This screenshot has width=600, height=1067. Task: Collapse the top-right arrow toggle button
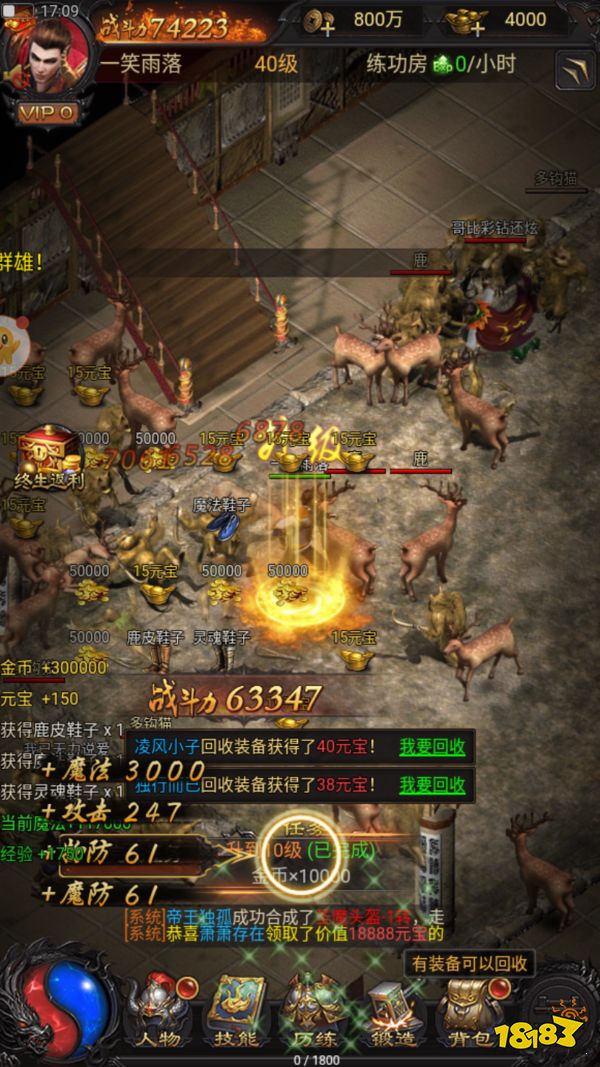click(x=574, y=69)
